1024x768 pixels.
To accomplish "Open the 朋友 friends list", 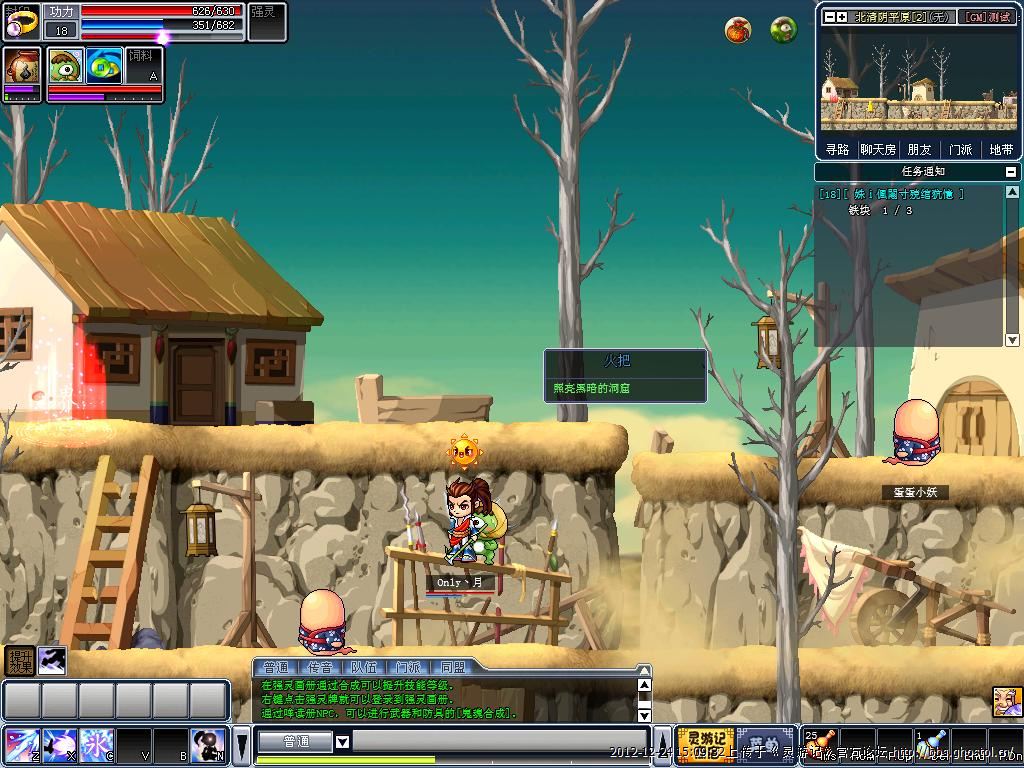I will (x=919, y=149).
